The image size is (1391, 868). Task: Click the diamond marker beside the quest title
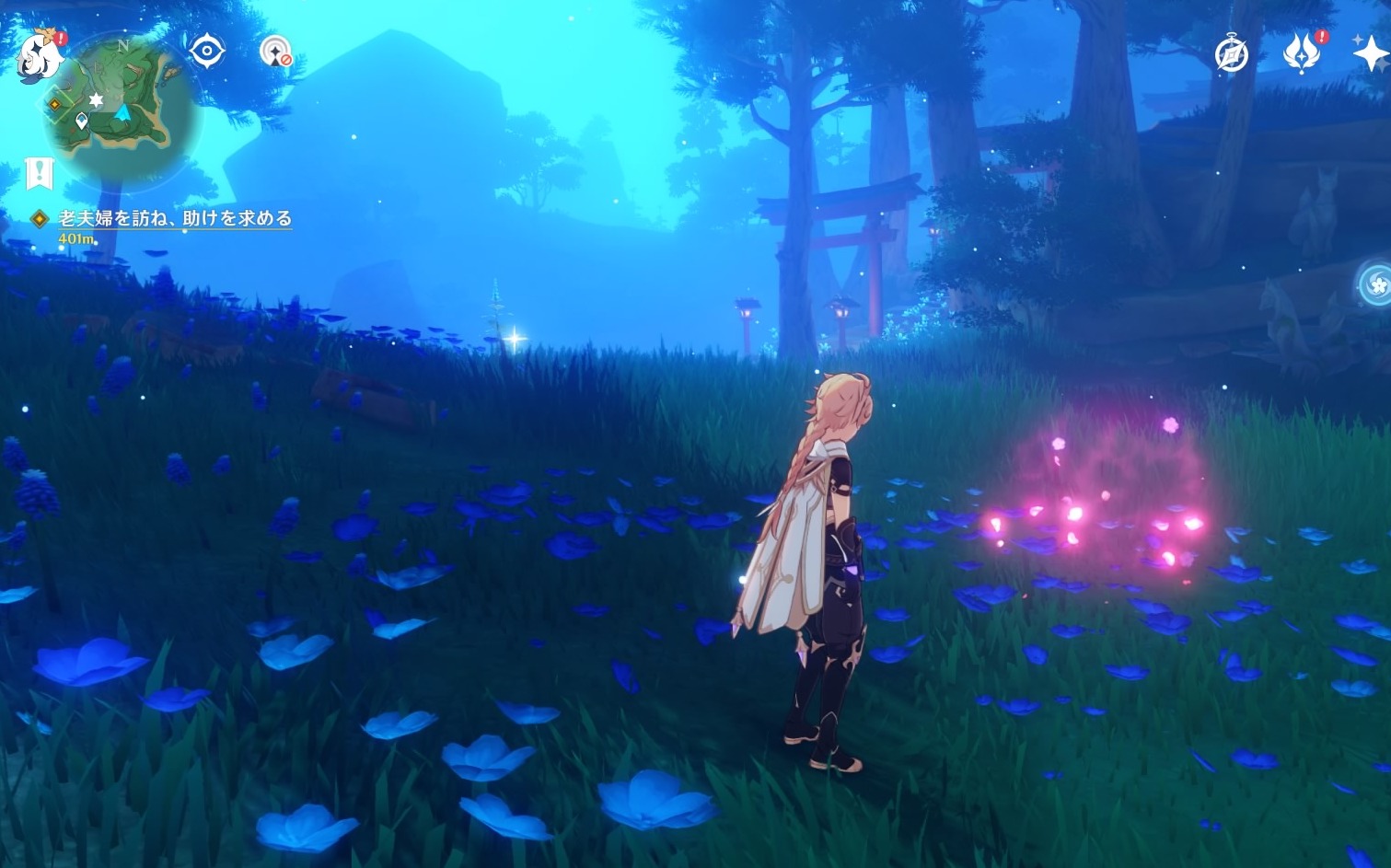point(38,219)
